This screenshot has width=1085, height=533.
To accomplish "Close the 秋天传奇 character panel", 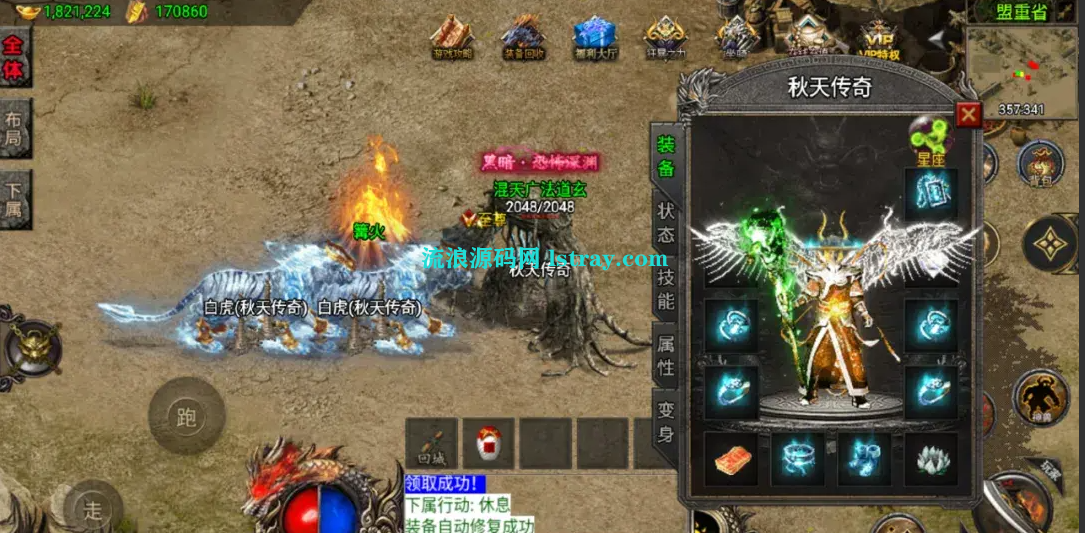I will click(968, 115).
